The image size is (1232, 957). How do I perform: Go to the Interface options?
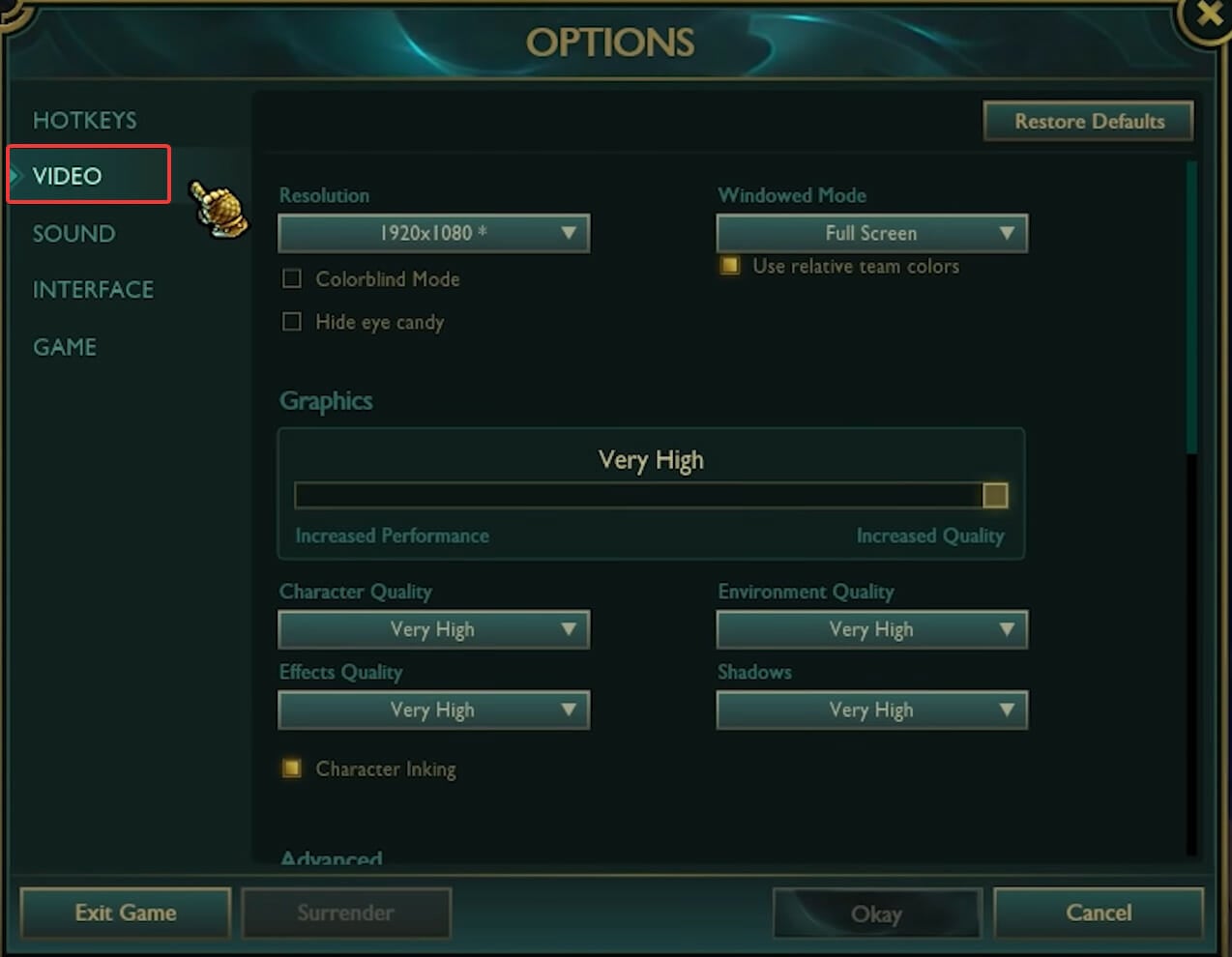point(93,289)
